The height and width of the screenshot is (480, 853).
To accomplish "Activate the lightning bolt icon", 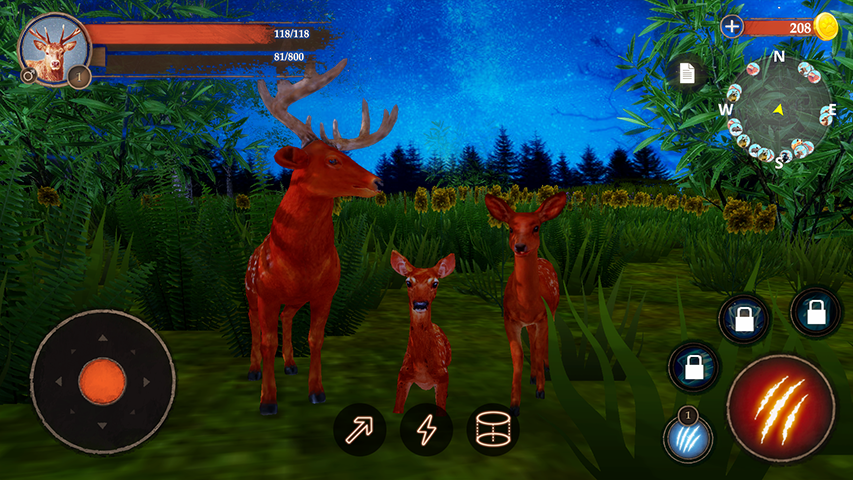I will point(426,430).
